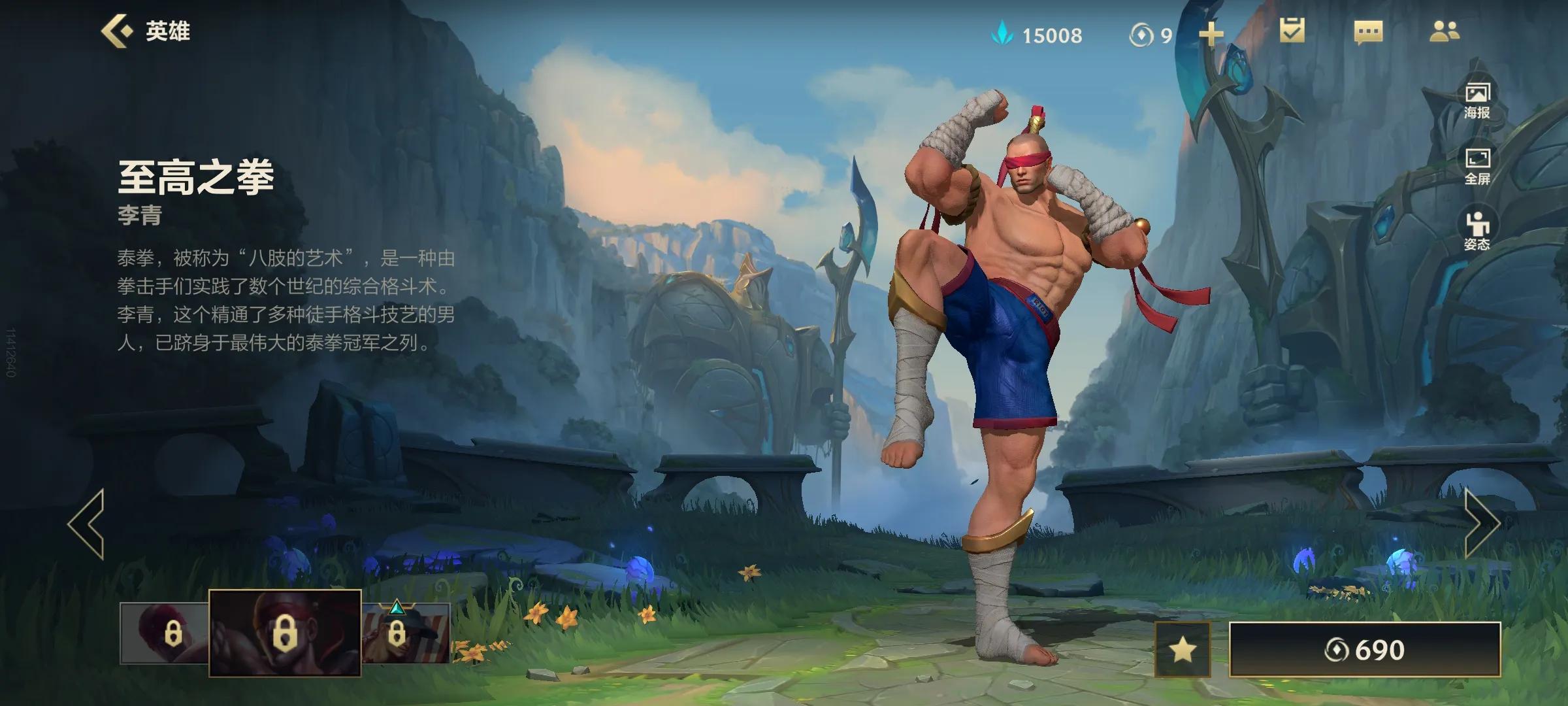Select the first locked skin thumbnail
The width and height of the screenshot is (1568, 706).
coord(165,633)
